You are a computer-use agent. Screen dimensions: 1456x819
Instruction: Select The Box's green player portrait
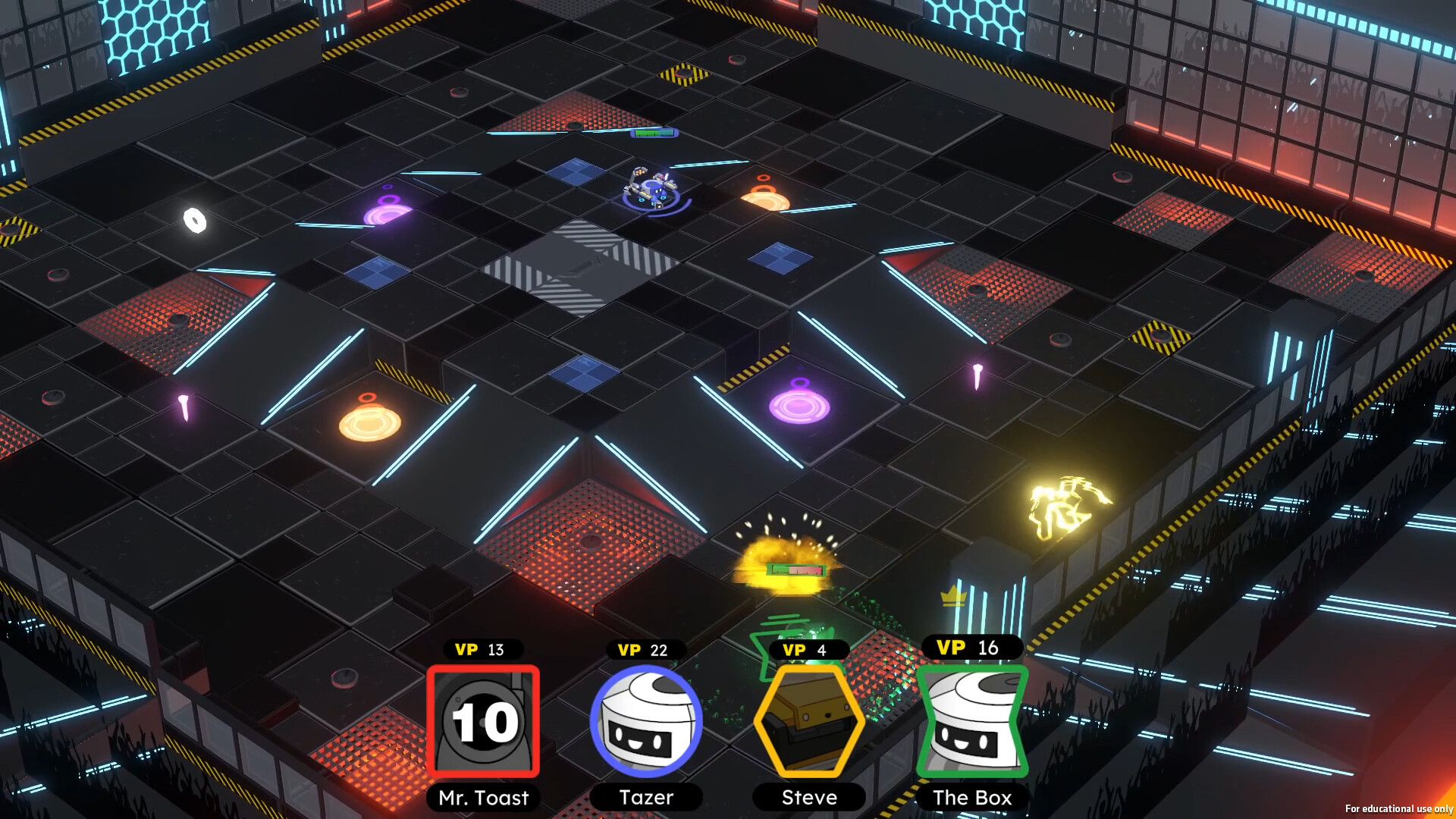[972, 721]
